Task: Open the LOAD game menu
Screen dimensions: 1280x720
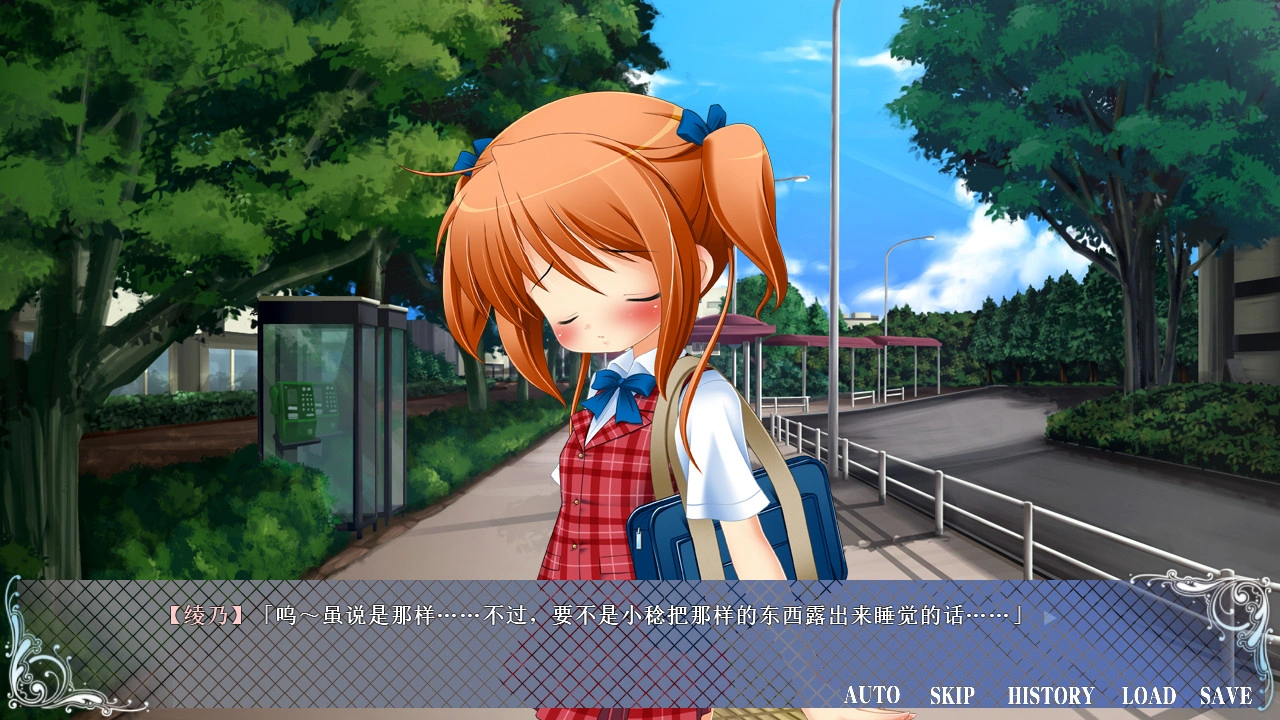Action: (1149, 695)
